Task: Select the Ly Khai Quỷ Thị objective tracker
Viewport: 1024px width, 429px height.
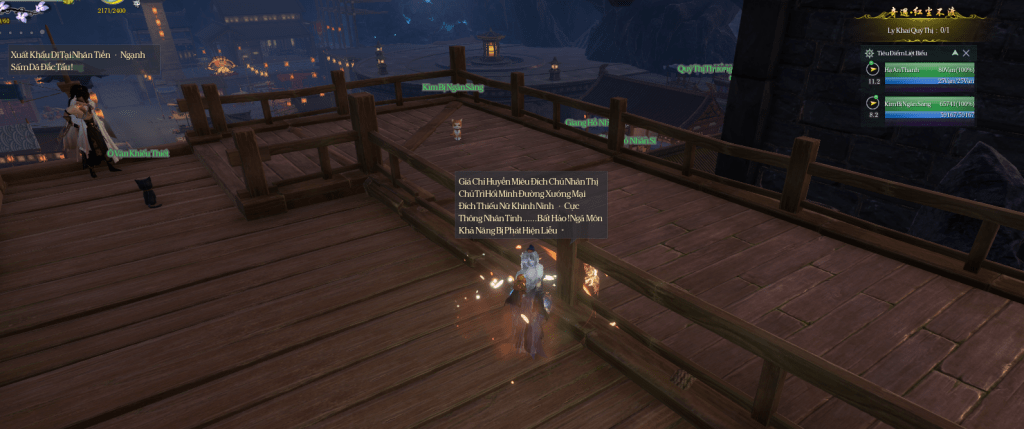Action: point(917,30)
